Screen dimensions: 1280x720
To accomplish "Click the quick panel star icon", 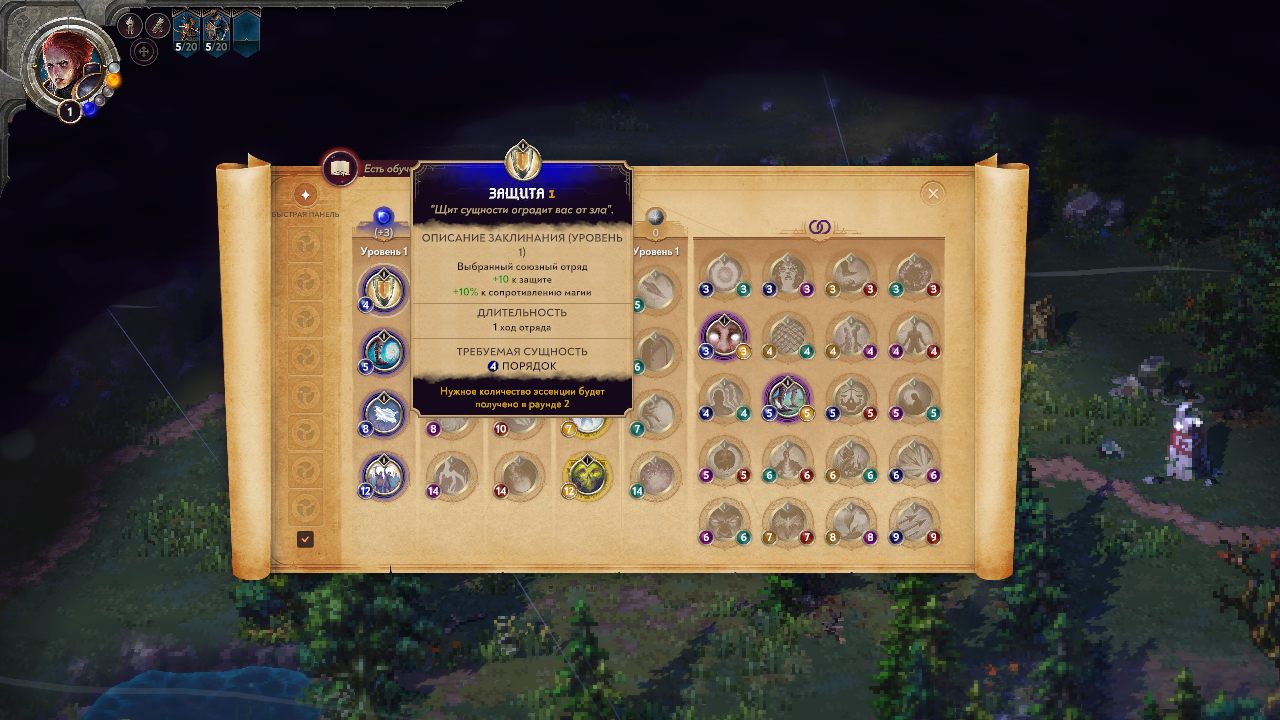I will [x=306, y=195].
